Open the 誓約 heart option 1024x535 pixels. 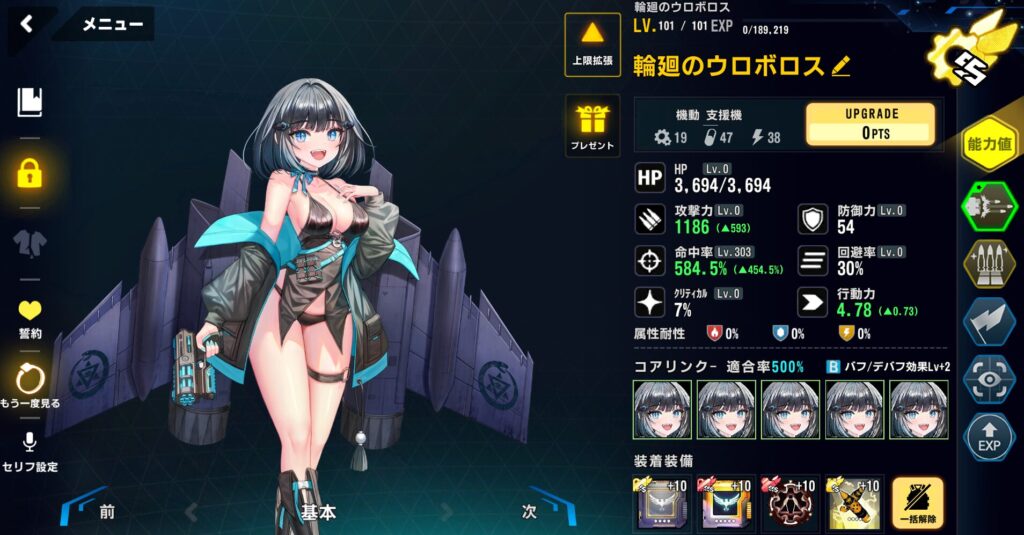(30, 318)
